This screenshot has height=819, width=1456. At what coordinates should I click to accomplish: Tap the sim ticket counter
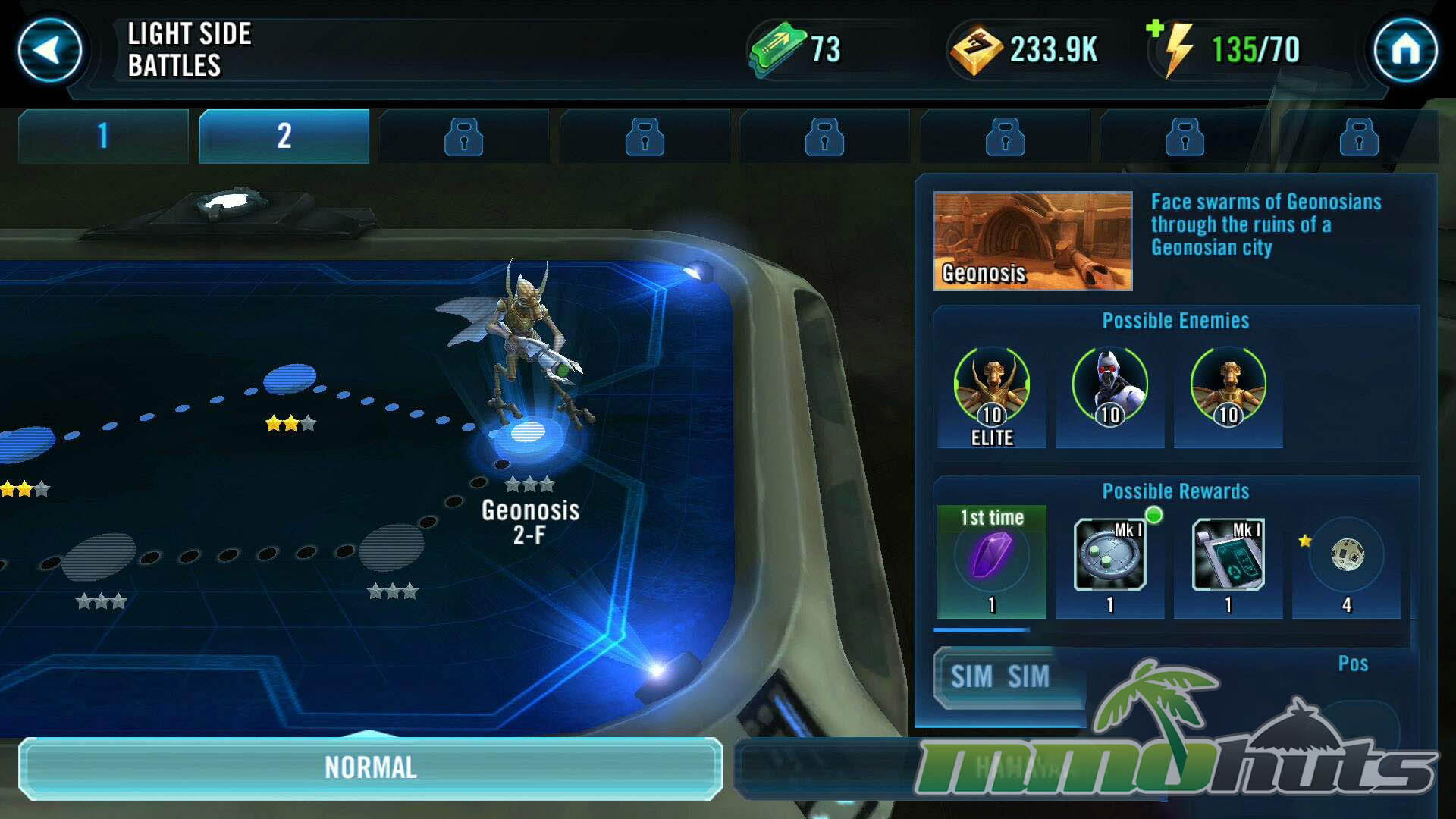click(796, 50)
